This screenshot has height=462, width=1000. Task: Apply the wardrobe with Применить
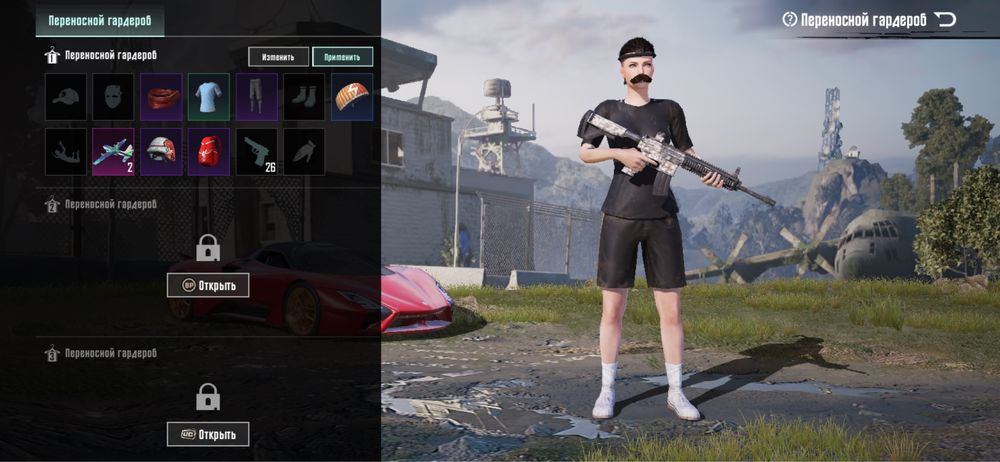coord(342,57)
